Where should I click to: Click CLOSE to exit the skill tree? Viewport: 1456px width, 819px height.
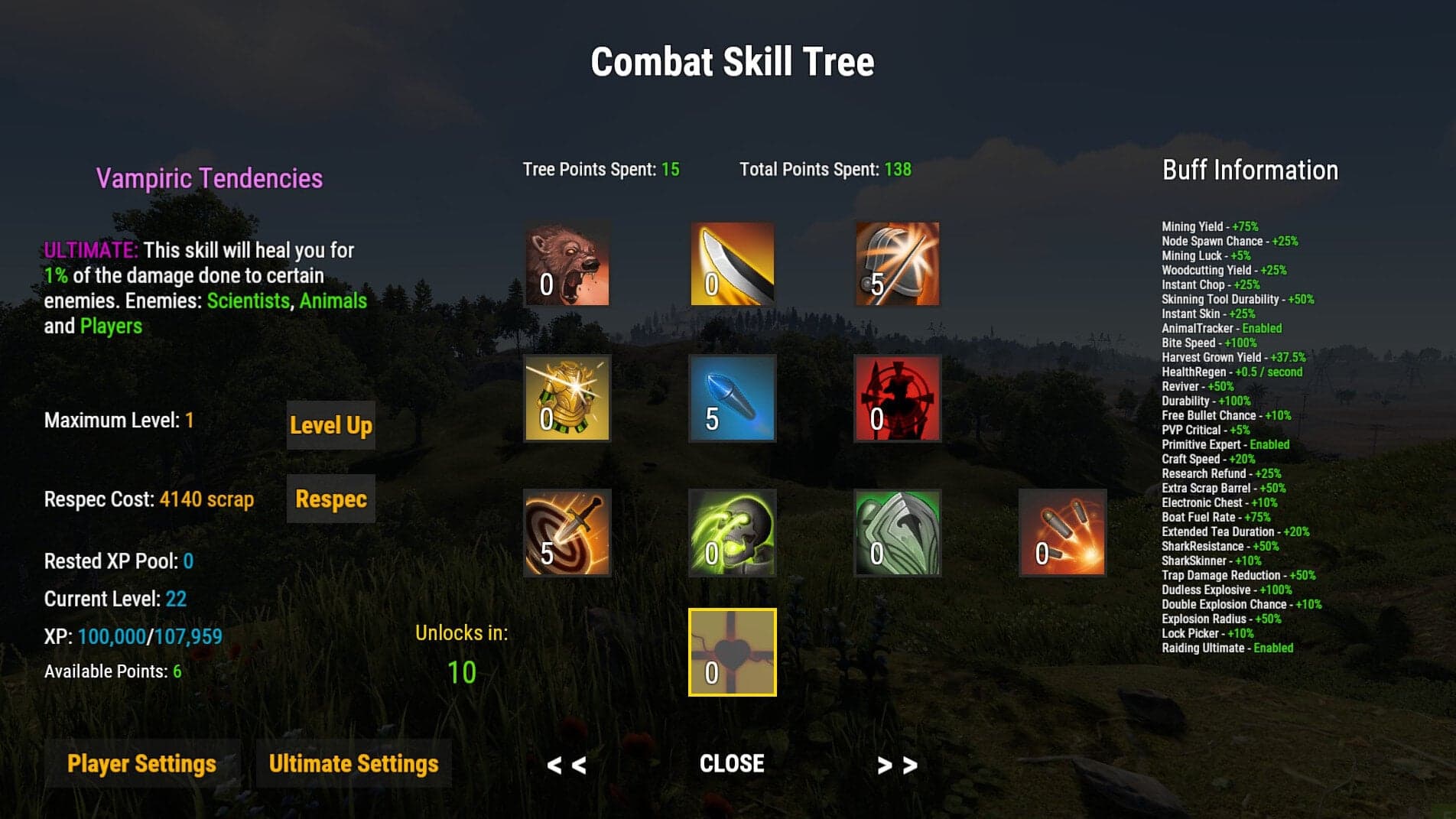(731, 762)
